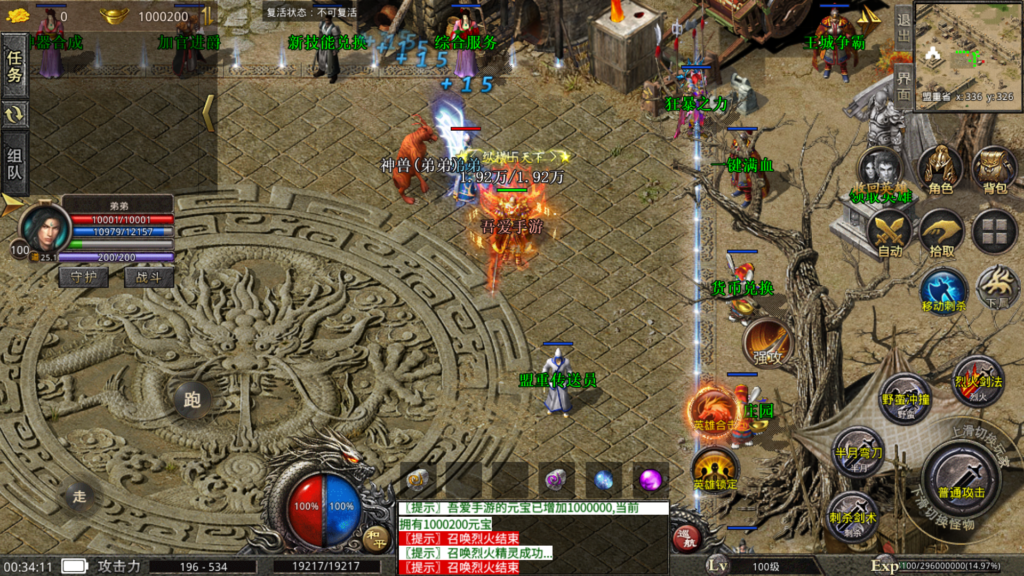Tap the 拾取 pickup button

(x=941, y=232)
